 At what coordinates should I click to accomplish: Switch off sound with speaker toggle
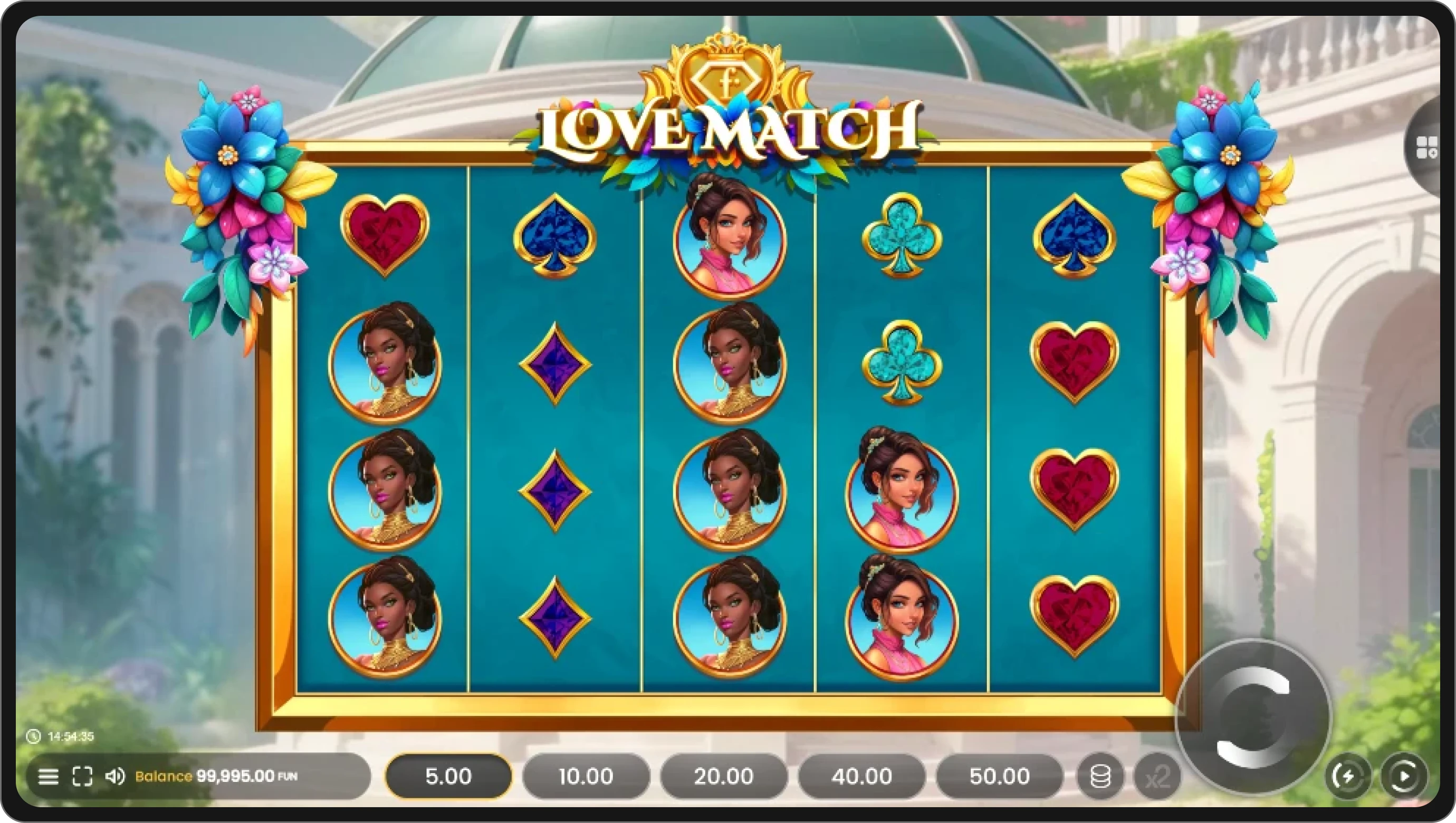pos(116,776)
